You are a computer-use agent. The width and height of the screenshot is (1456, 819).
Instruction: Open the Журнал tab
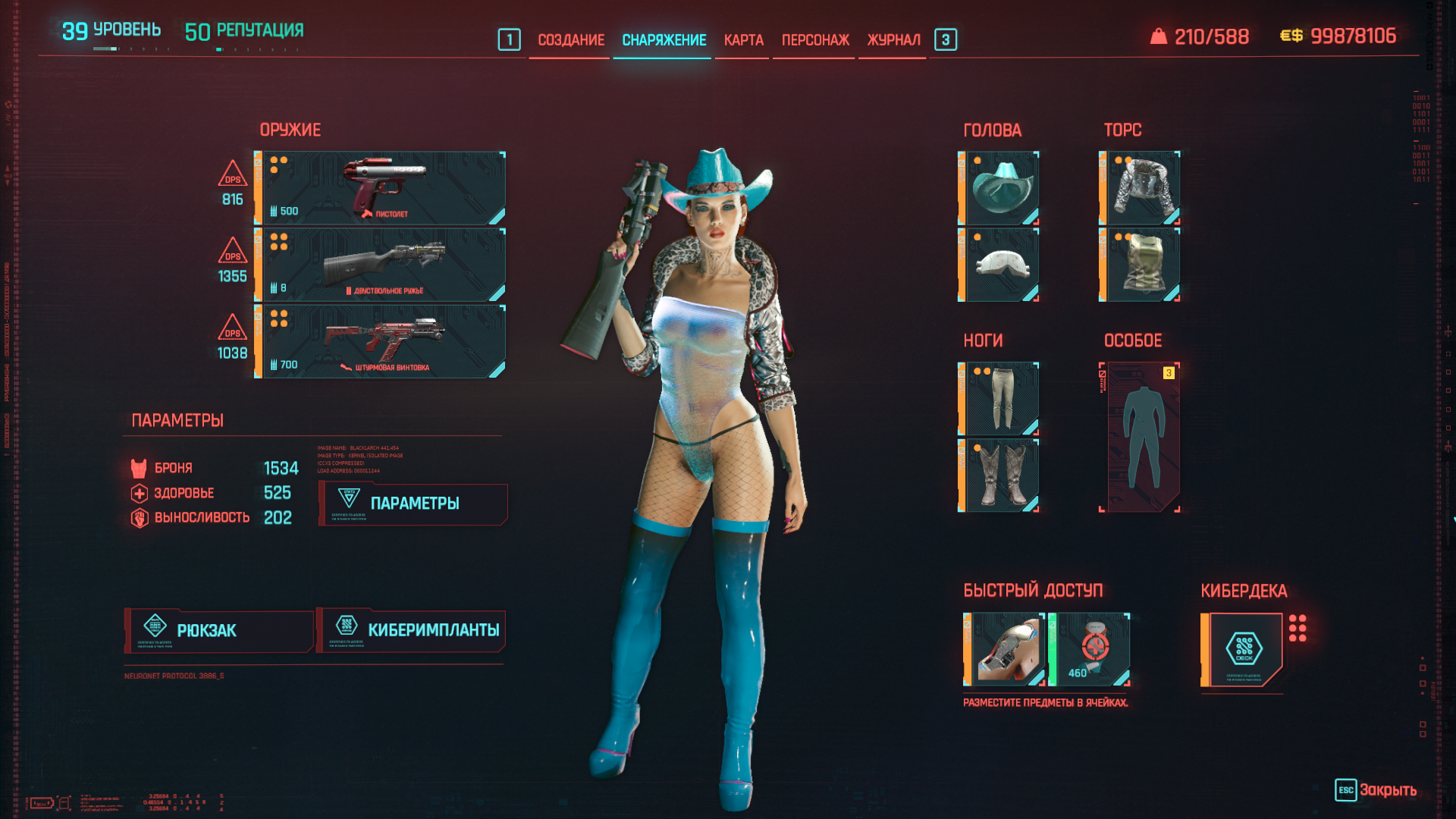click(x=893, y=40)
